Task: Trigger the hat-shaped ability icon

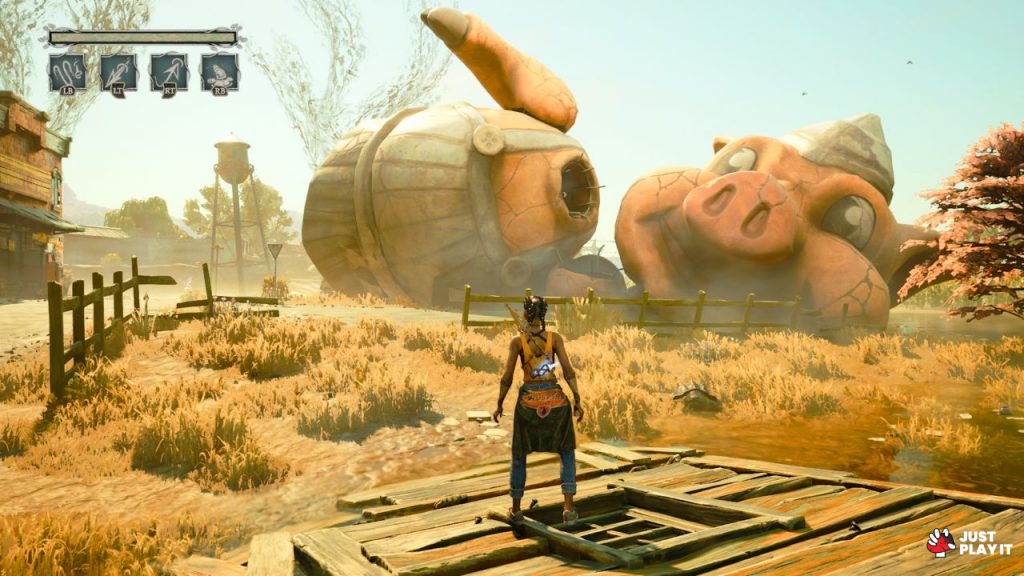Action: pos(219,72)
